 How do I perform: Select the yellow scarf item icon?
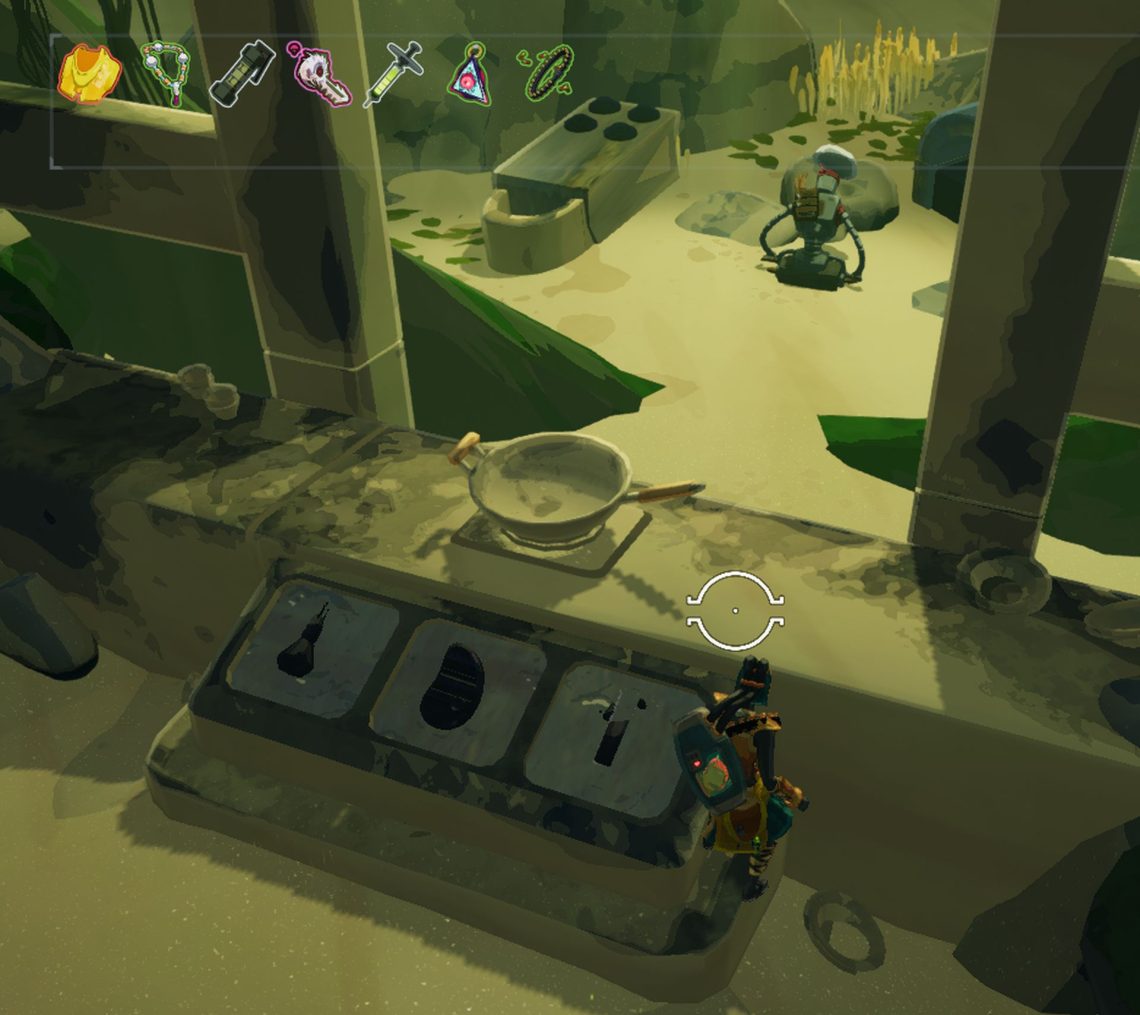90,74
